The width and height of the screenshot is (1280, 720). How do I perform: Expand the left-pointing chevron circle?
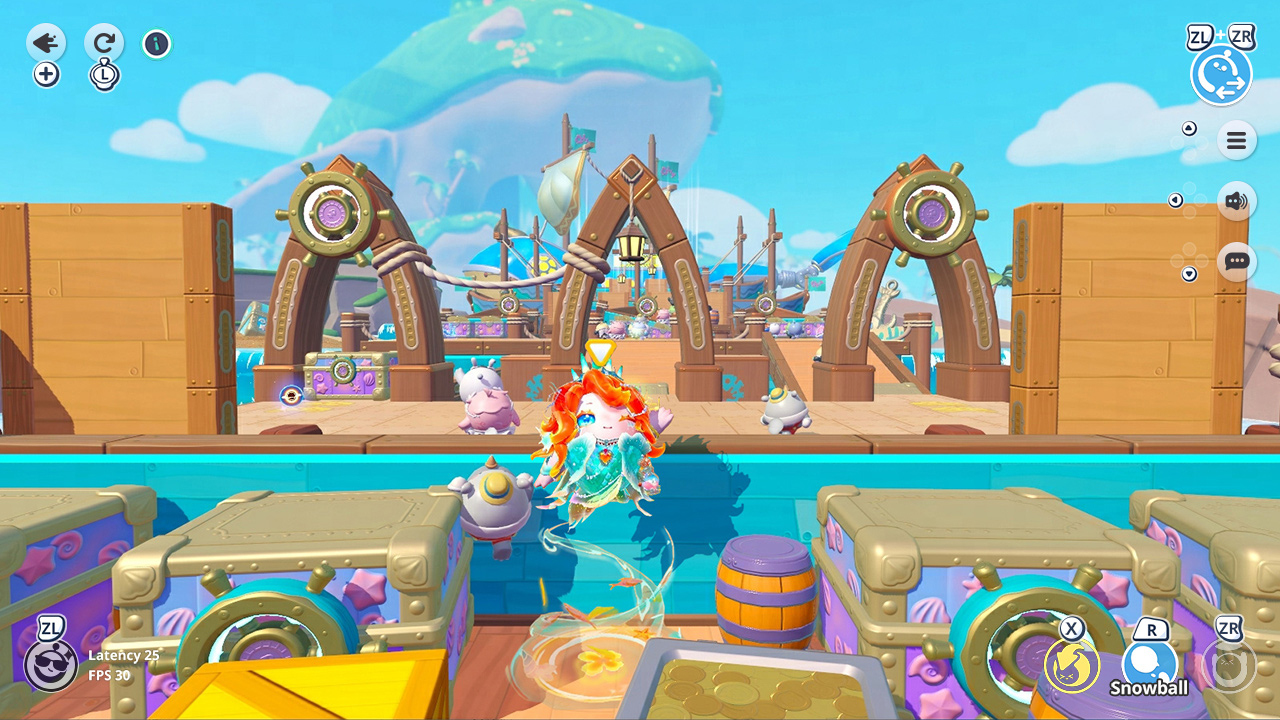point(1175,199)
